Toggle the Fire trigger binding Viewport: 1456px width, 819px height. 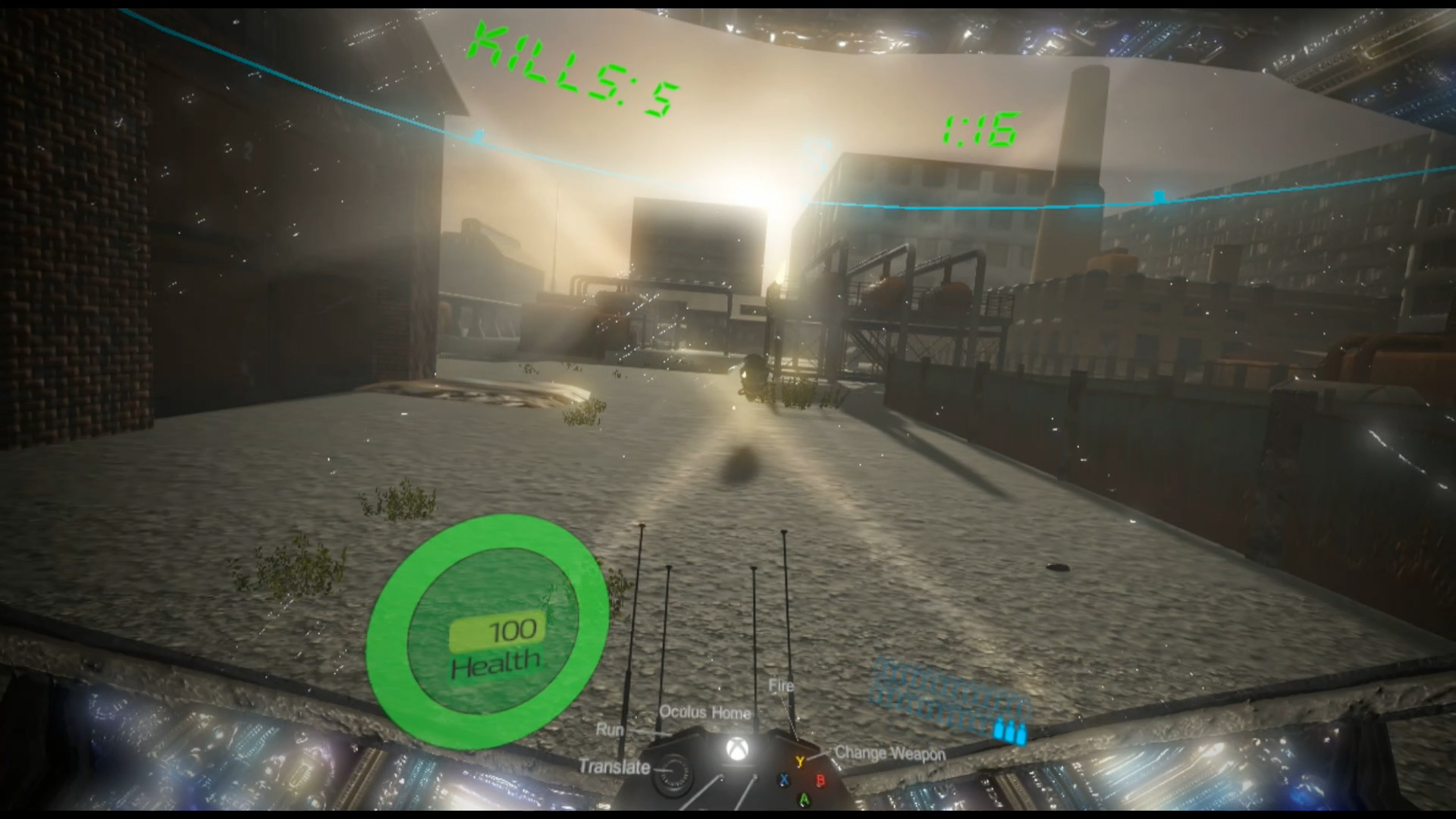point(780,685)
